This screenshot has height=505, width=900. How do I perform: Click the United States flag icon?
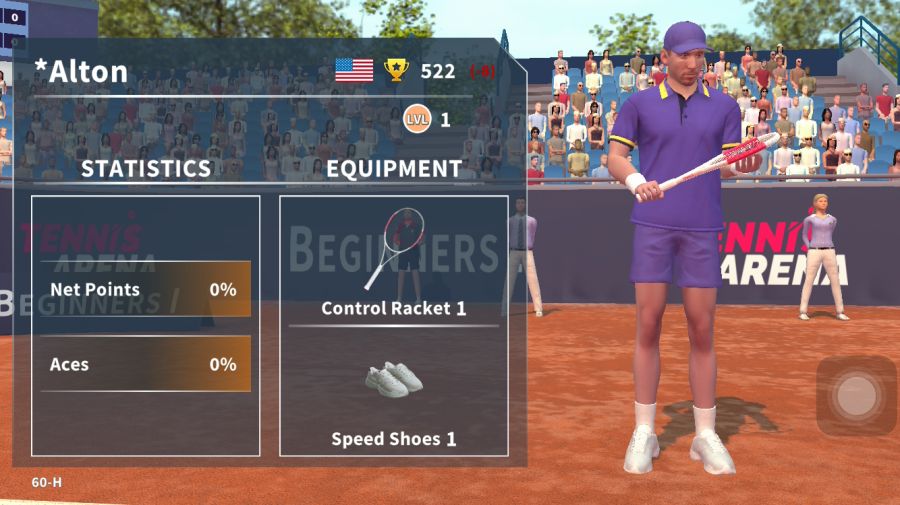click(354, 70)
